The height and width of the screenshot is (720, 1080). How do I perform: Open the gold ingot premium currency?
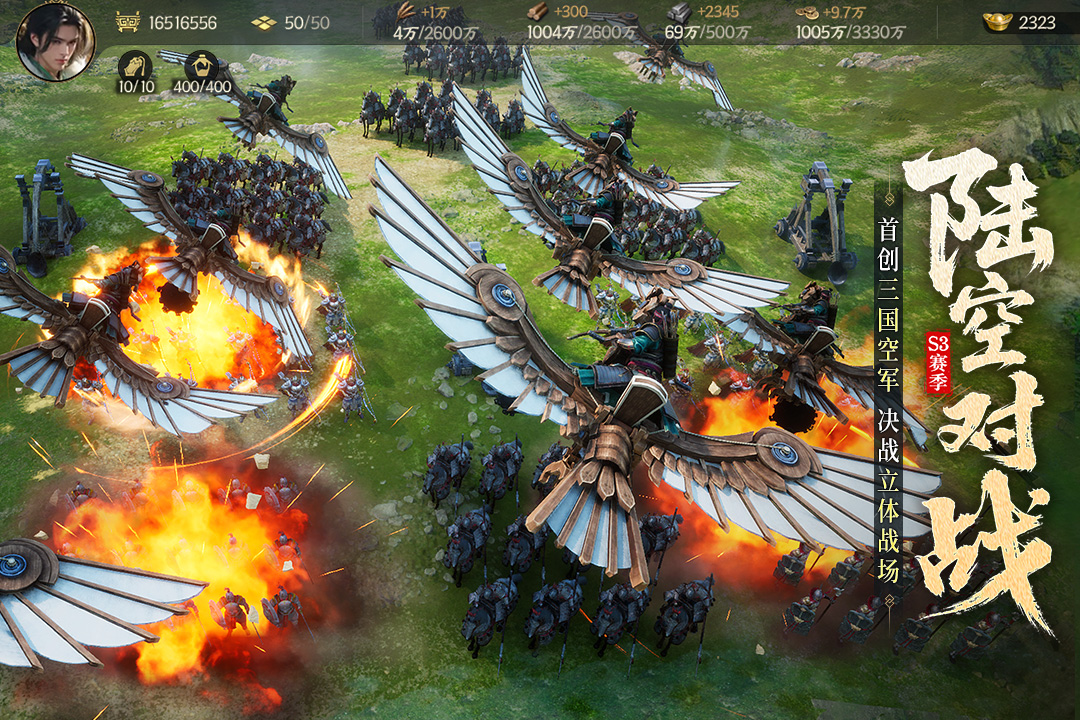click(997, 21)
